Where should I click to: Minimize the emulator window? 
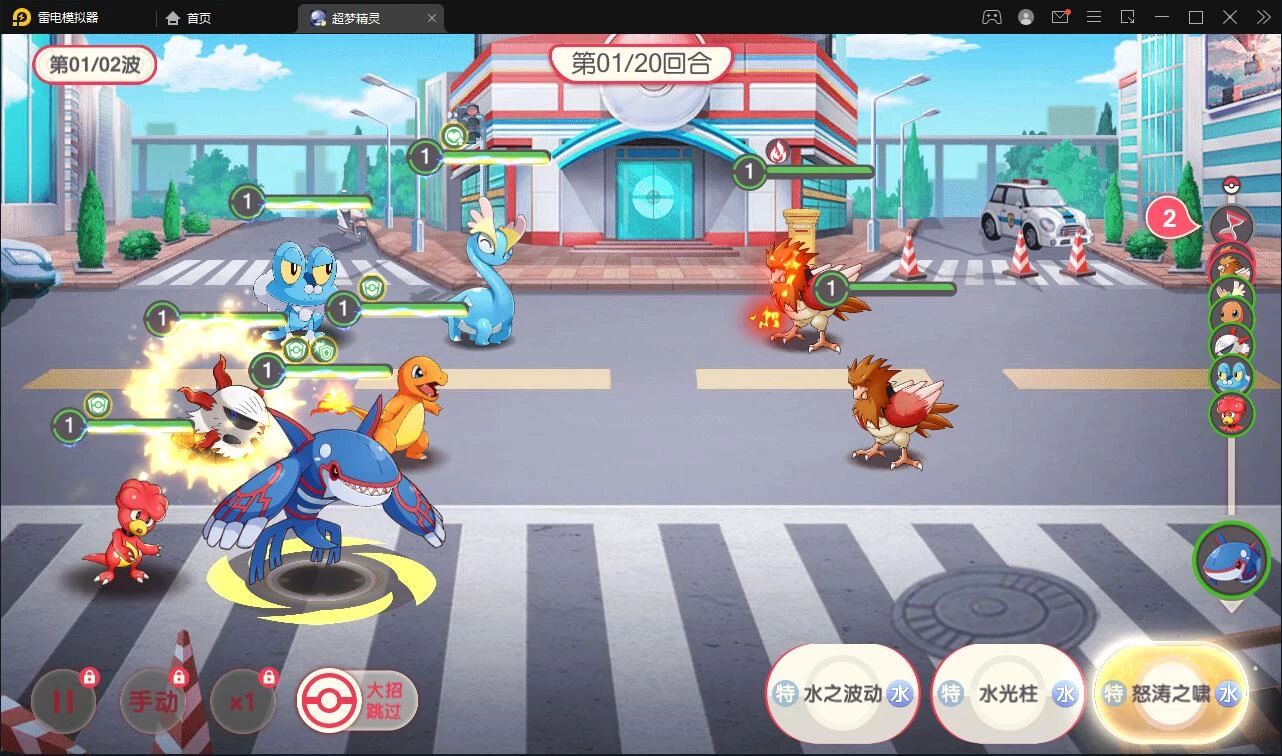(x=1163, y=17)
